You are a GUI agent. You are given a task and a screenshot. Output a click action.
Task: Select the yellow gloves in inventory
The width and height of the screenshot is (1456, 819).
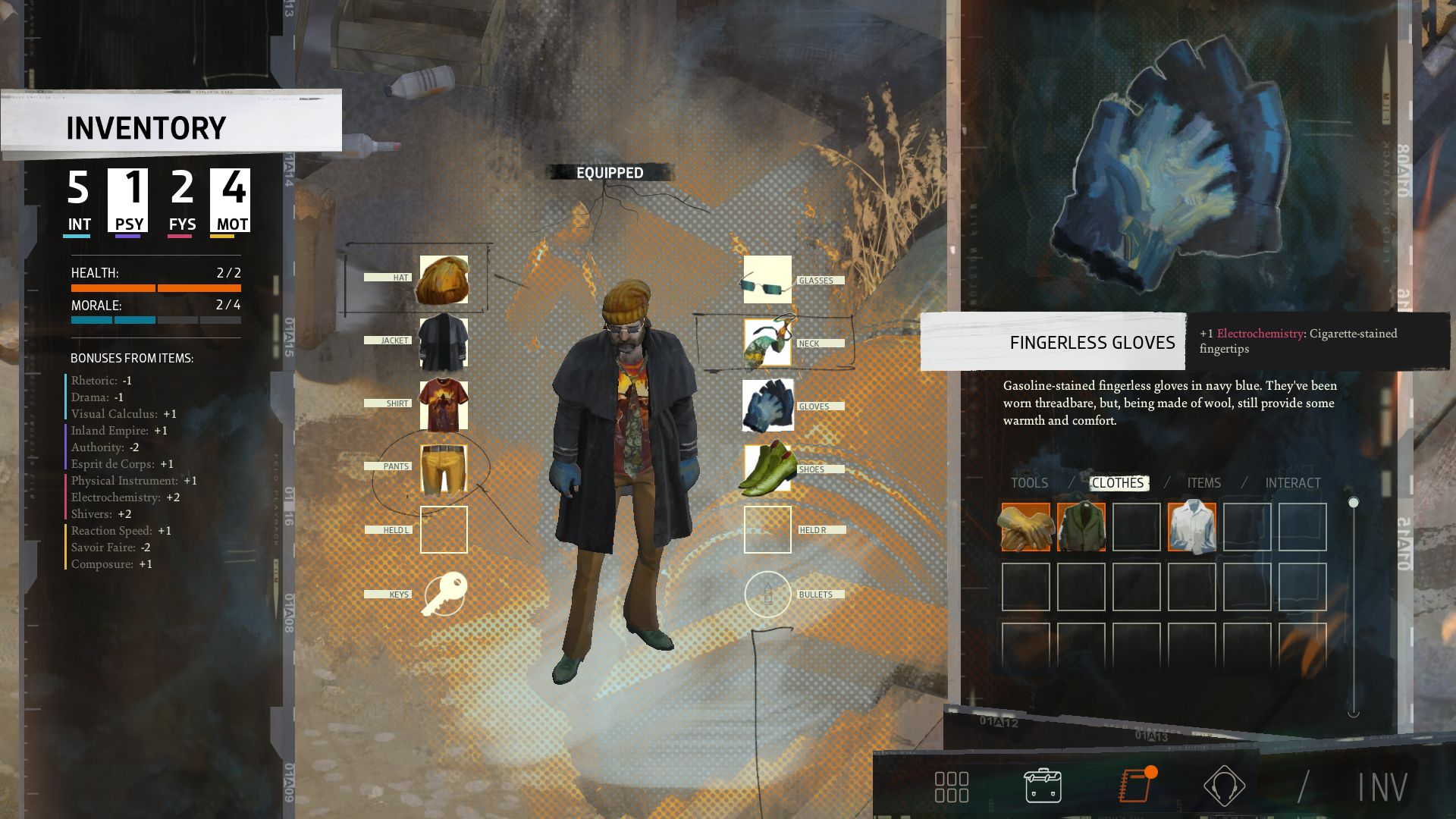(x=1026, y=527)
